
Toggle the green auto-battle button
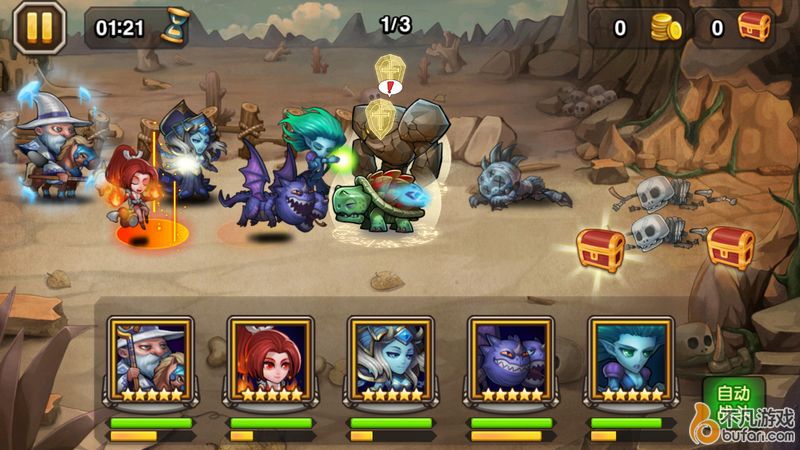coord(732,393)
